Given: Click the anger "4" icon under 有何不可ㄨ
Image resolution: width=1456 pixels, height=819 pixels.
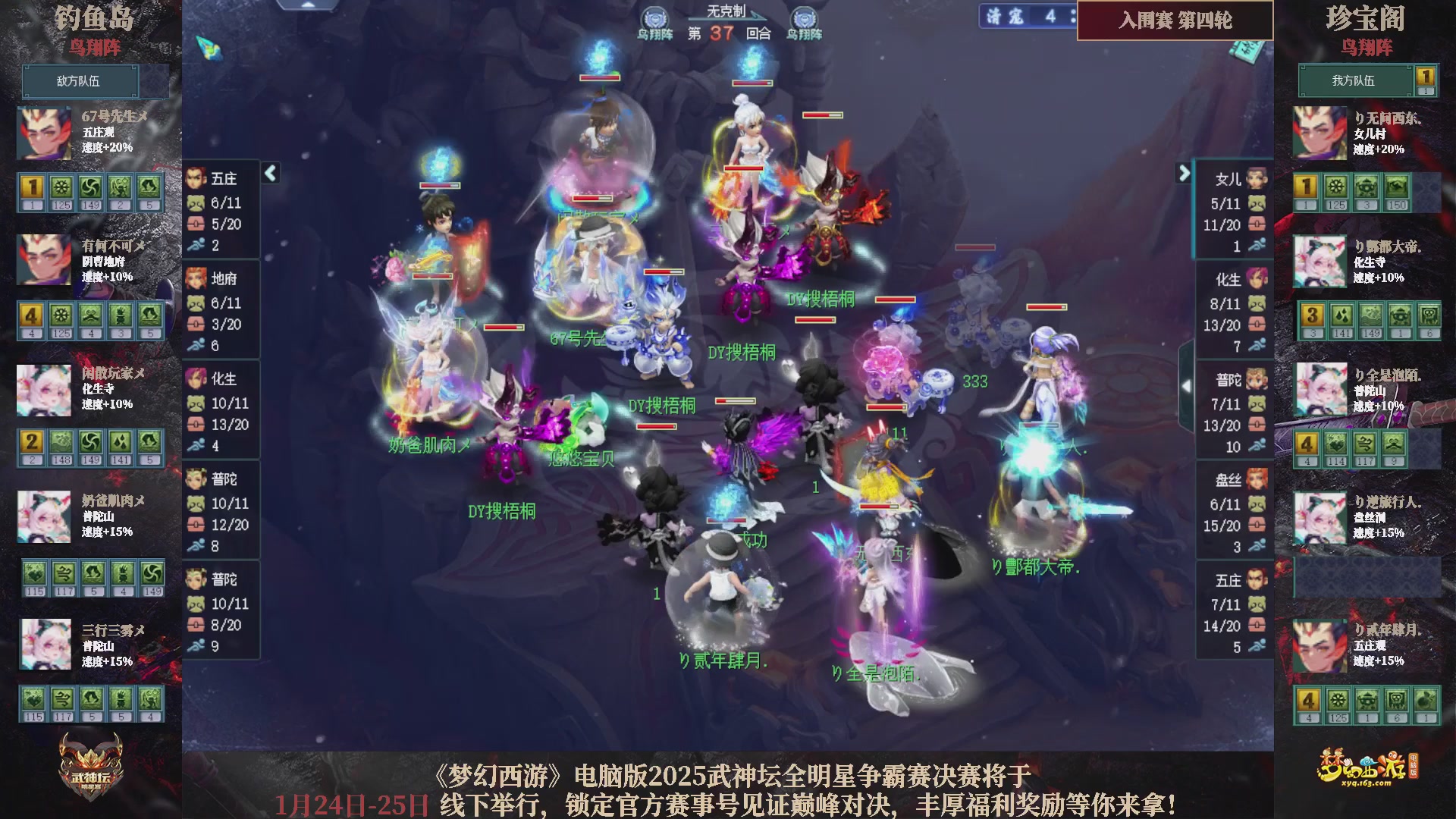Looking at the screenshot, I should click(x=30, y=315).
